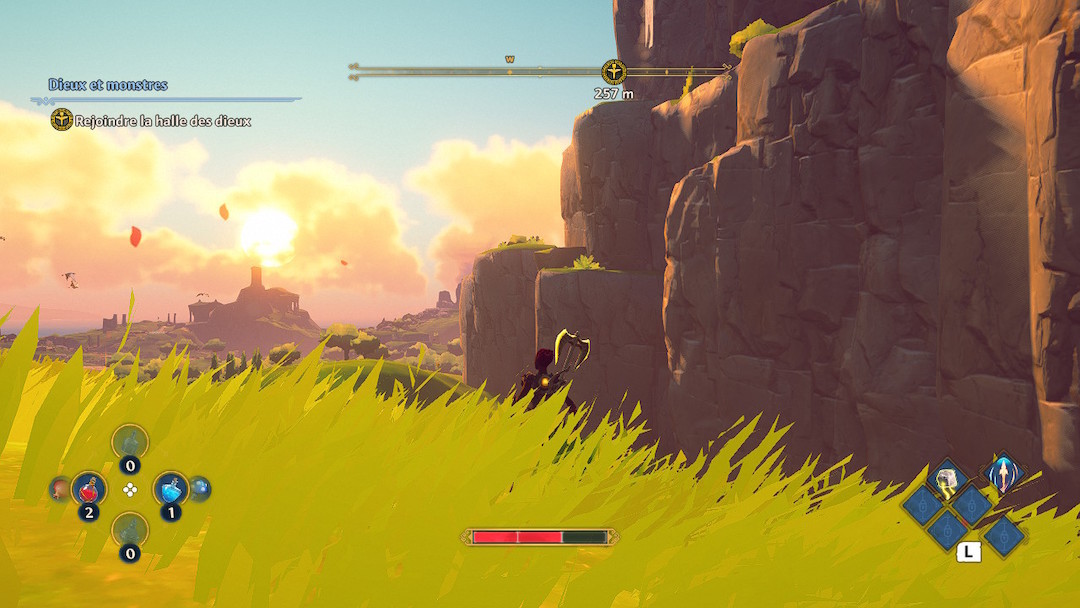1080x608 pixels.
Task: Click the pomegranate icon beside the red potion
Action: (60, 489)
